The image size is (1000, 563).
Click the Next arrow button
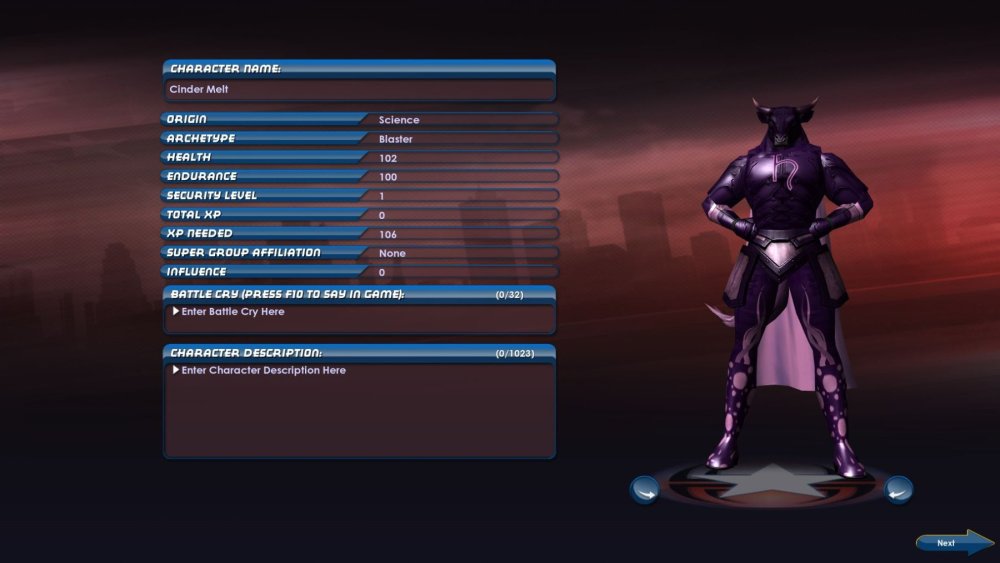(x=953, y=543)
